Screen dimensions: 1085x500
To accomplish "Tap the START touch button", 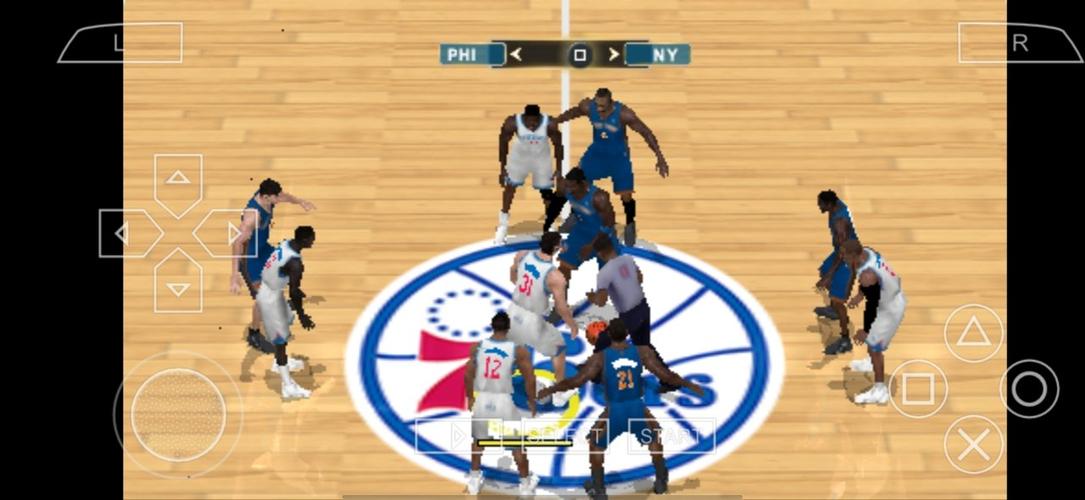I will [x=671, y=435].
